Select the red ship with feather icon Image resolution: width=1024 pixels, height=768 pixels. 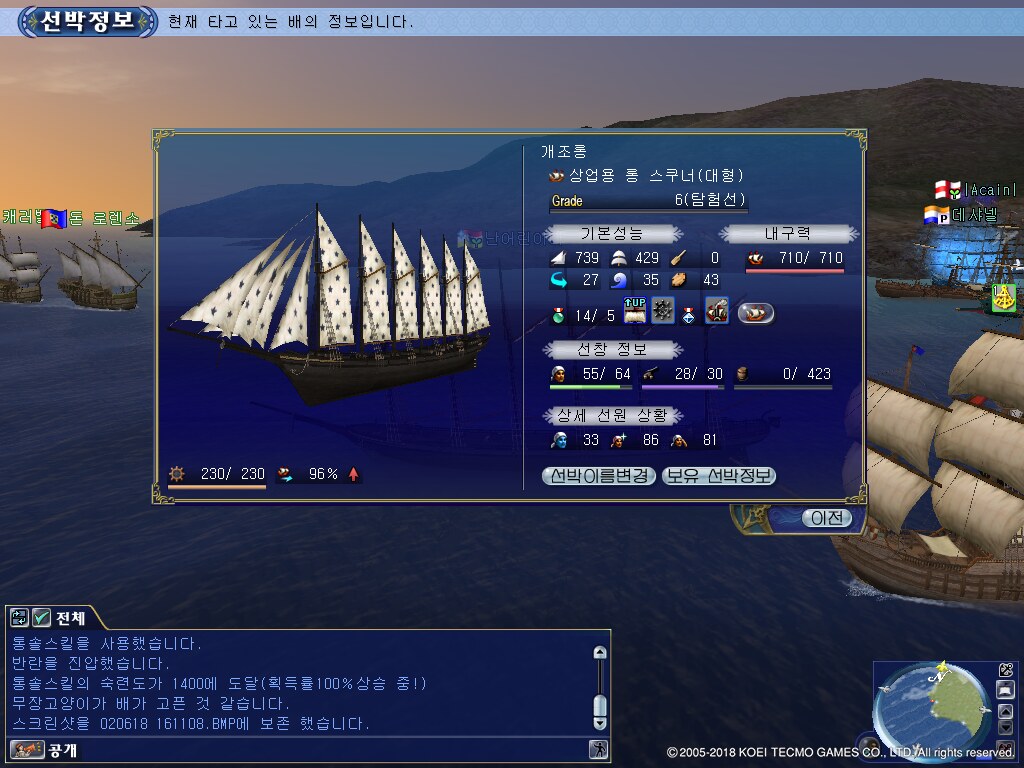pos(716,311)
